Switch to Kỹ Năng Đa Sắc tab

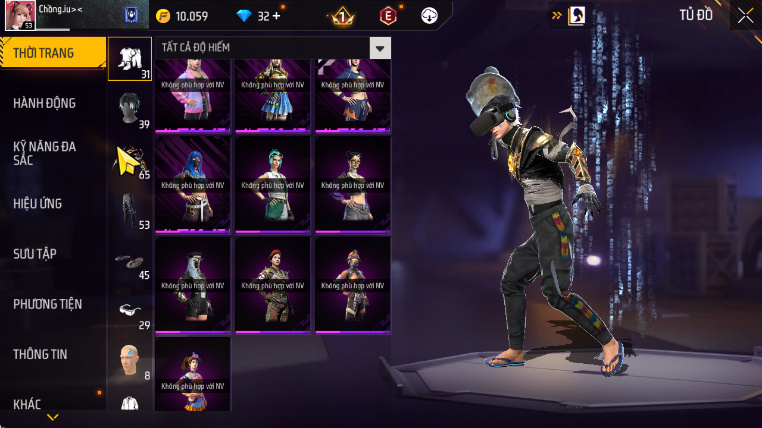(45, 153)
